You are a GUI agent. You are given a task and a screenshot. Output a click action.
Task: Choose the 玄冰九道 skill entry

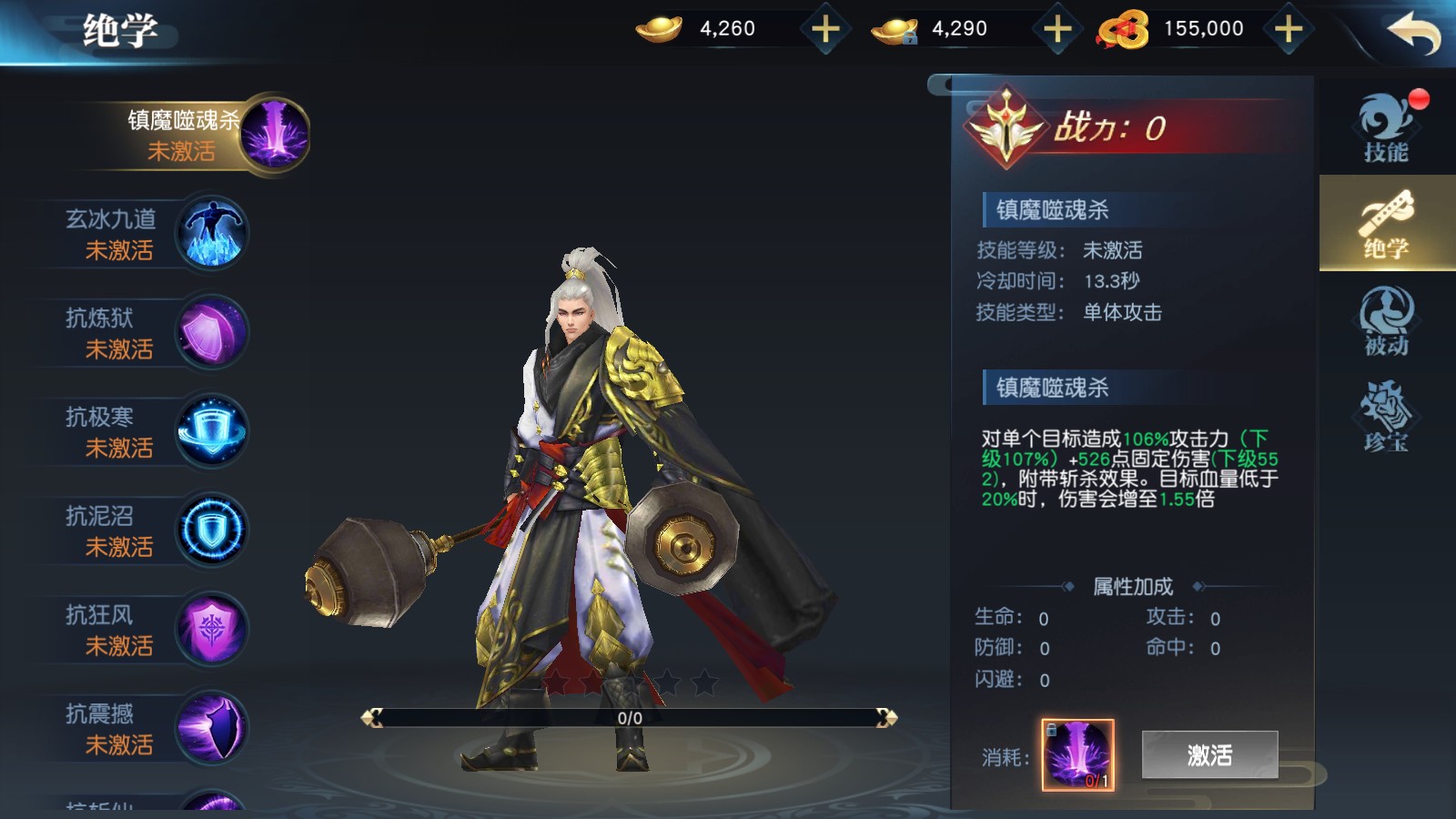click(155, 234)
